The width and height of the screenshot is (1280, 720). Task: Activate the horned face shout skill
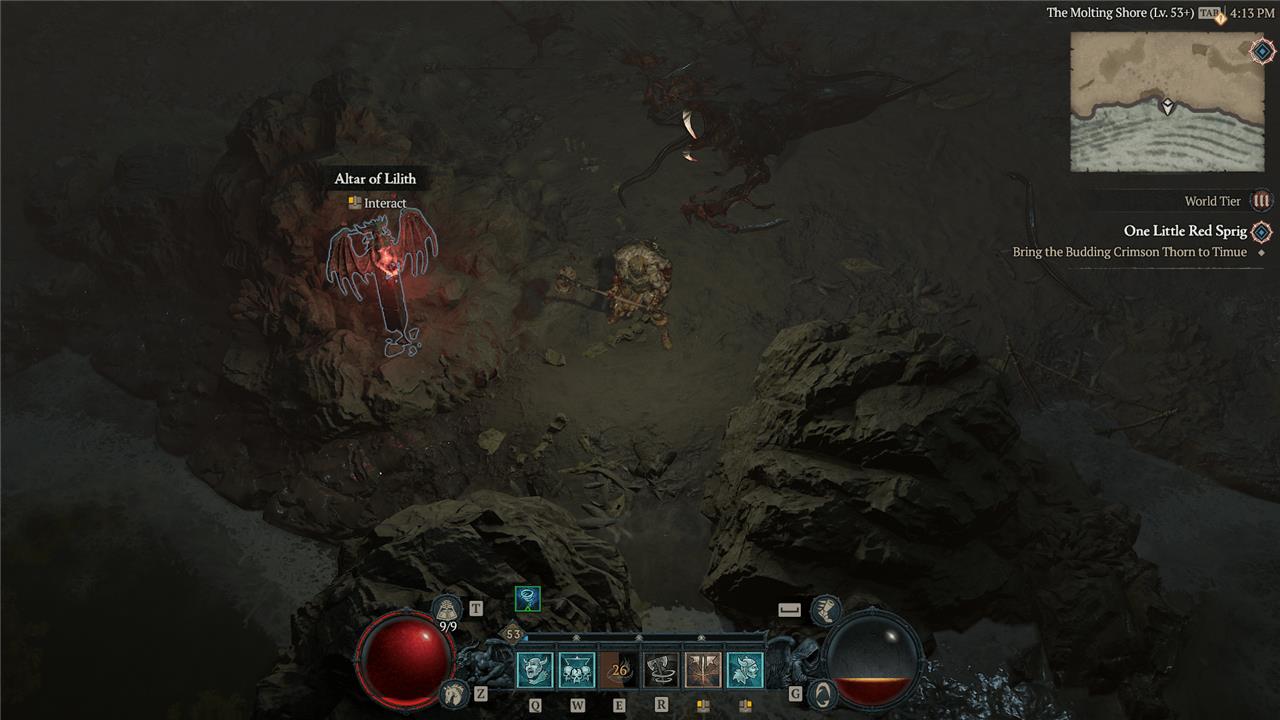click(x=535, y=670)
